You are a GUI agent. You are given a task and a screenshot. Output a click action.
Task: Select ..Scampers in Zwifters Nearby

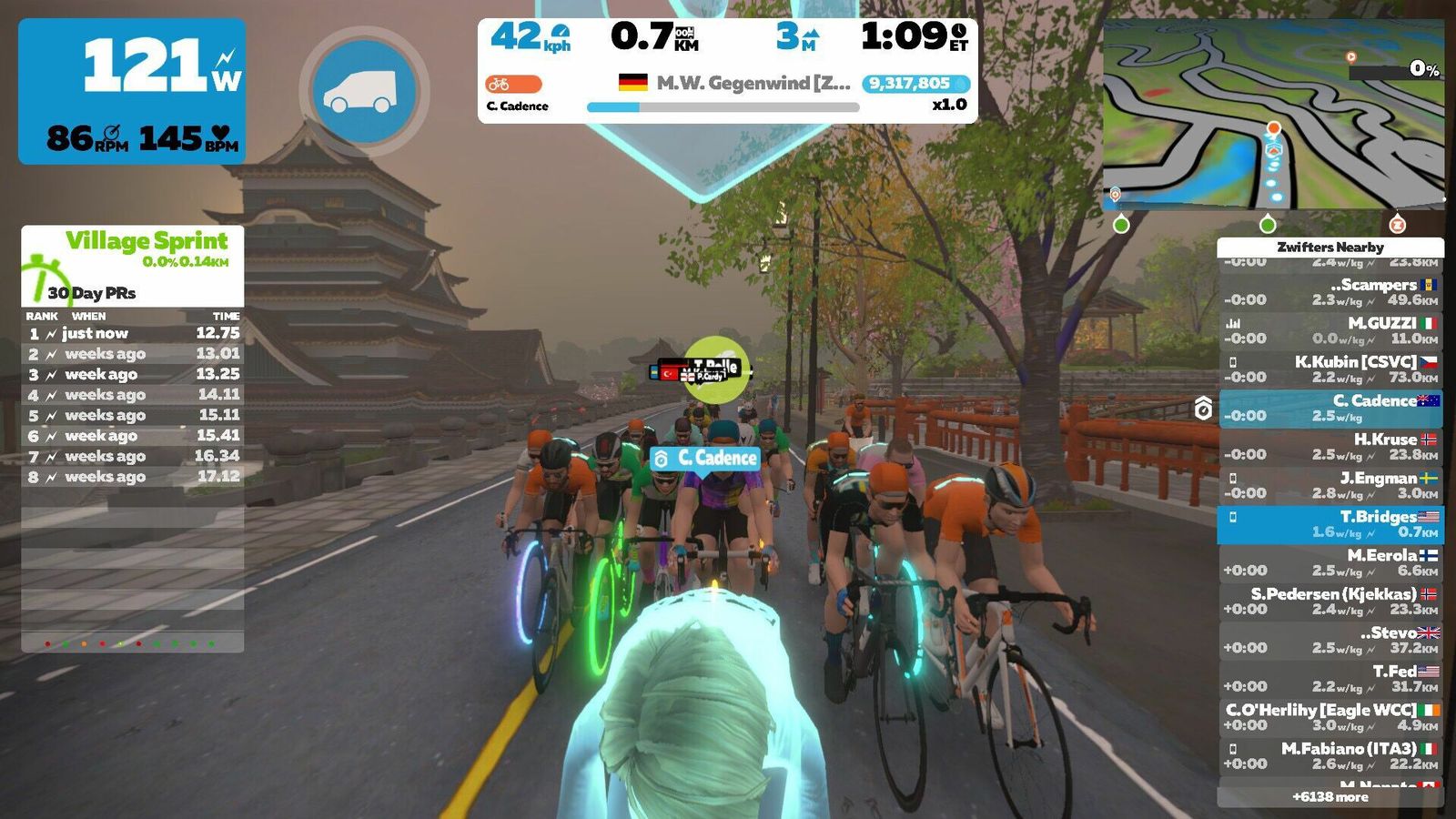(1330, 292)
